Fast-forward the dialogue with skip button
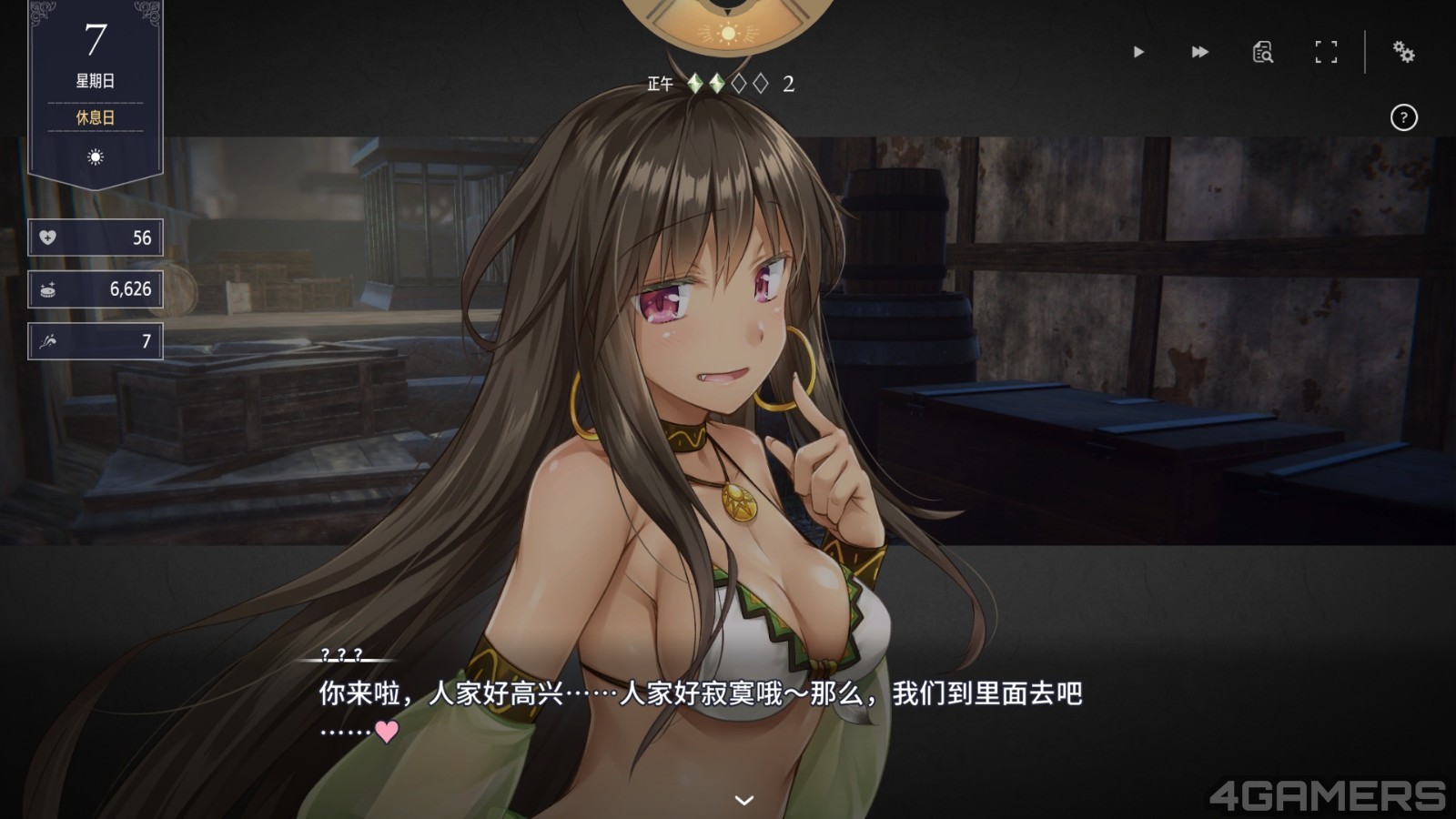Screen dimensions: 1456x819 (x=1200, y=53)
